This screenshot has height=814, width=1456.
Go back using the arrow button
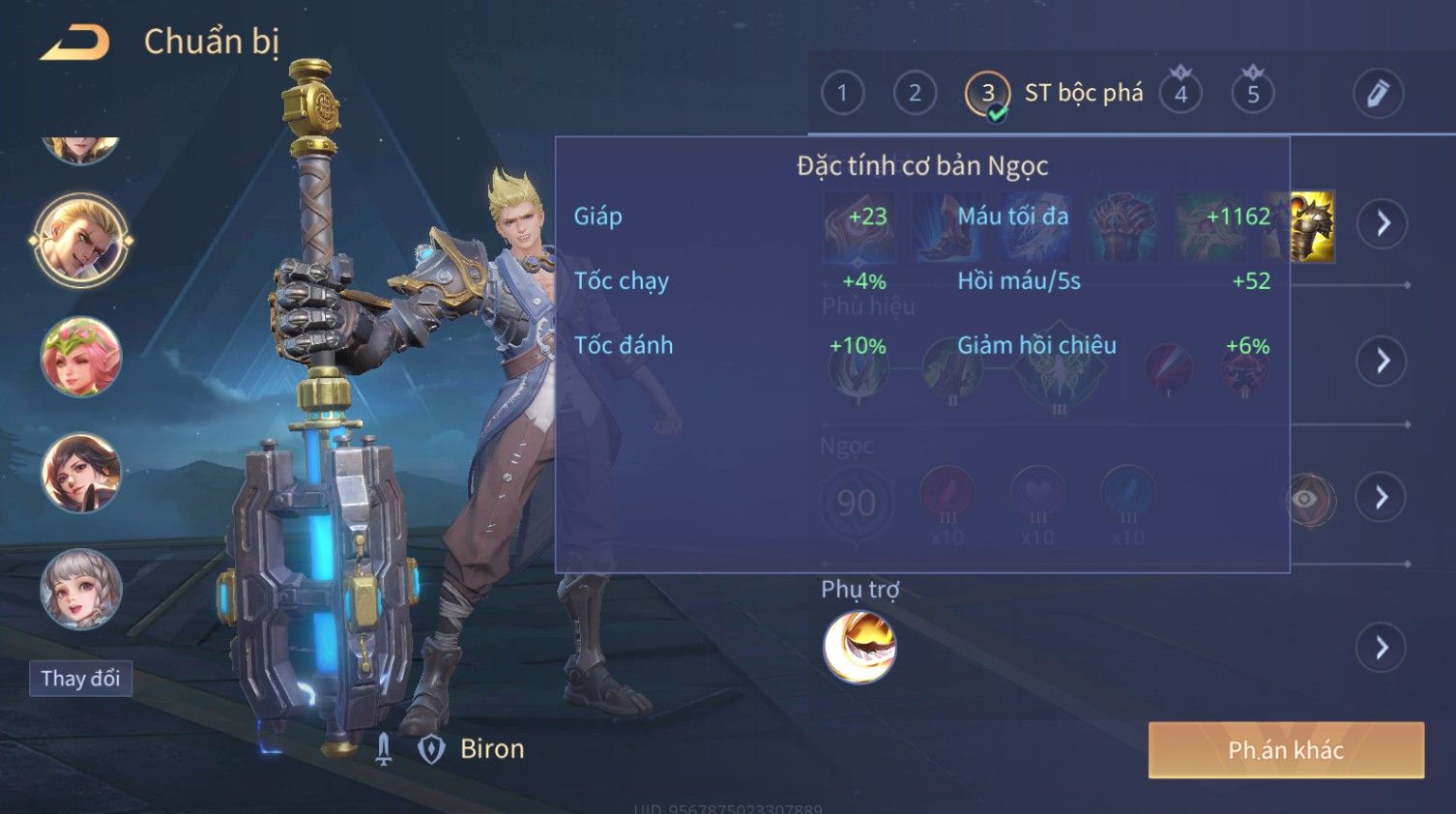point(75,43)
